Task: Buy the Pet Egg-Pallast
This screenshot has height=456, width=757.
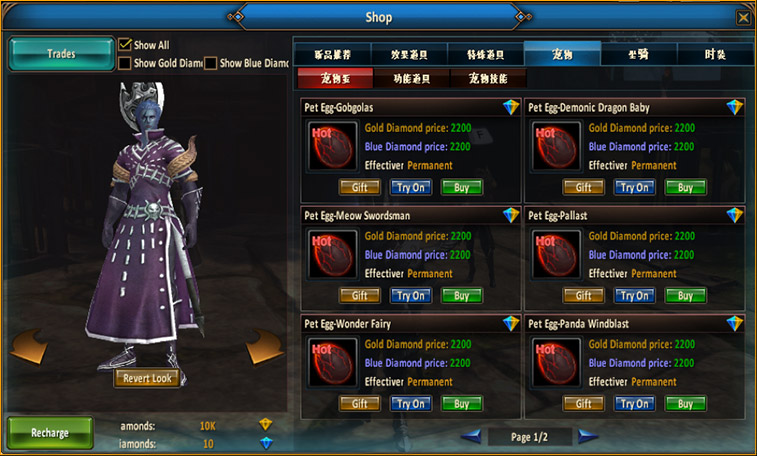Action: [x=685, y=295]
